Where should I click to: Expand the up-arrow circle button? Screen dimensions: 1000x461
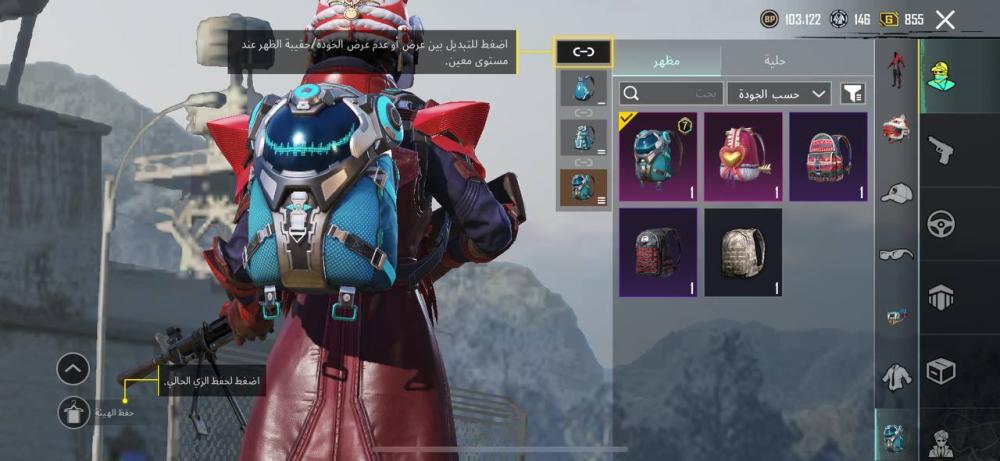tap(73, 369)
